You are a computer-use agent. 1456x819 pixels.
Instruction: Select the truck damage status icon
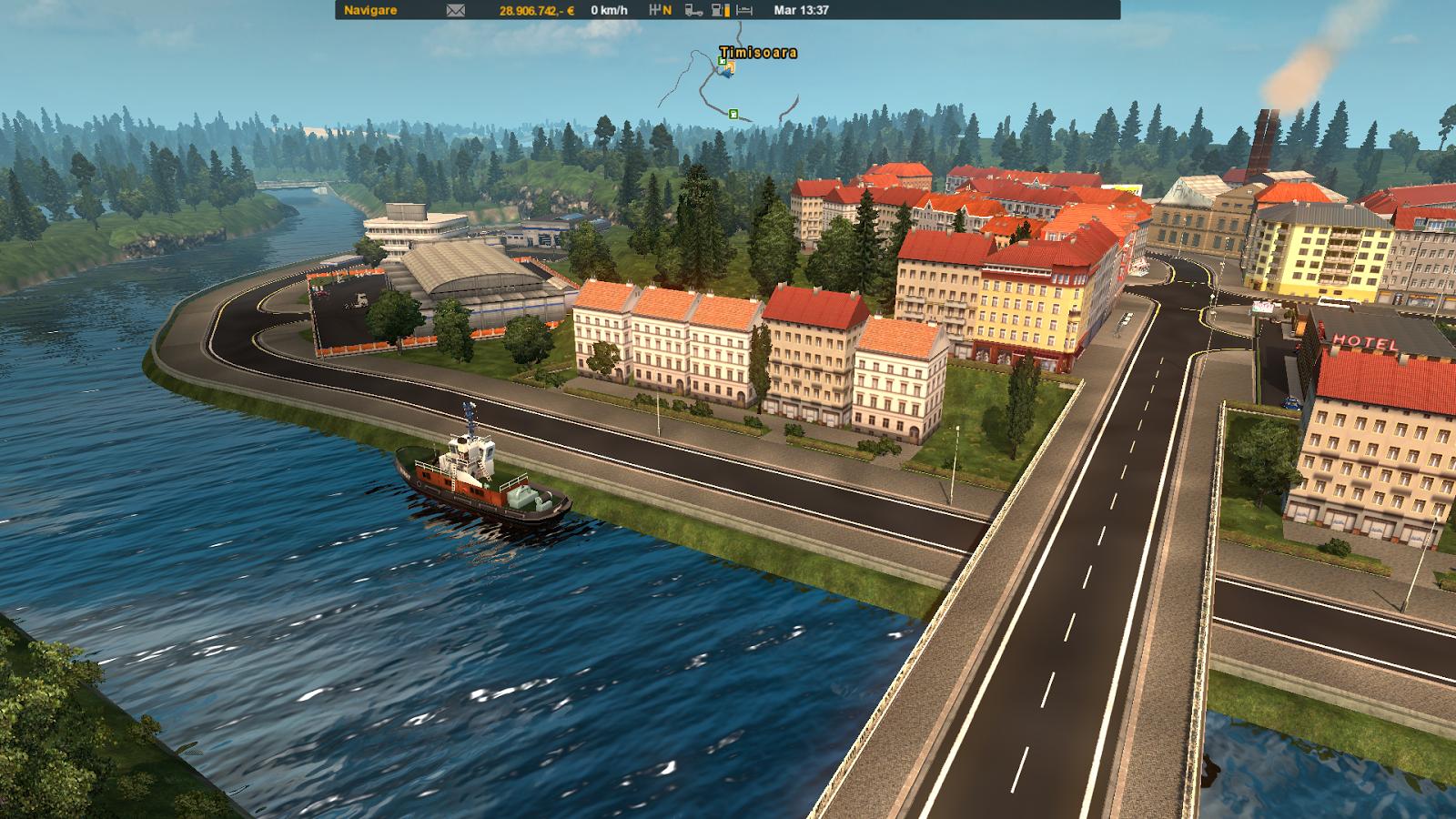coord(693,11)
